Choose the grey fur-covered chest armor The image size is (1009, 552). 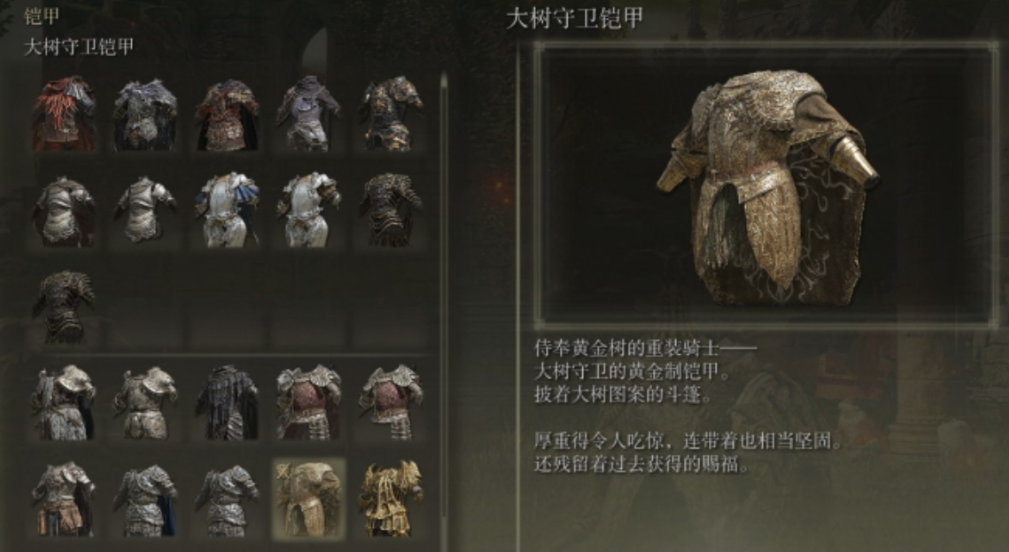[145, 113]
